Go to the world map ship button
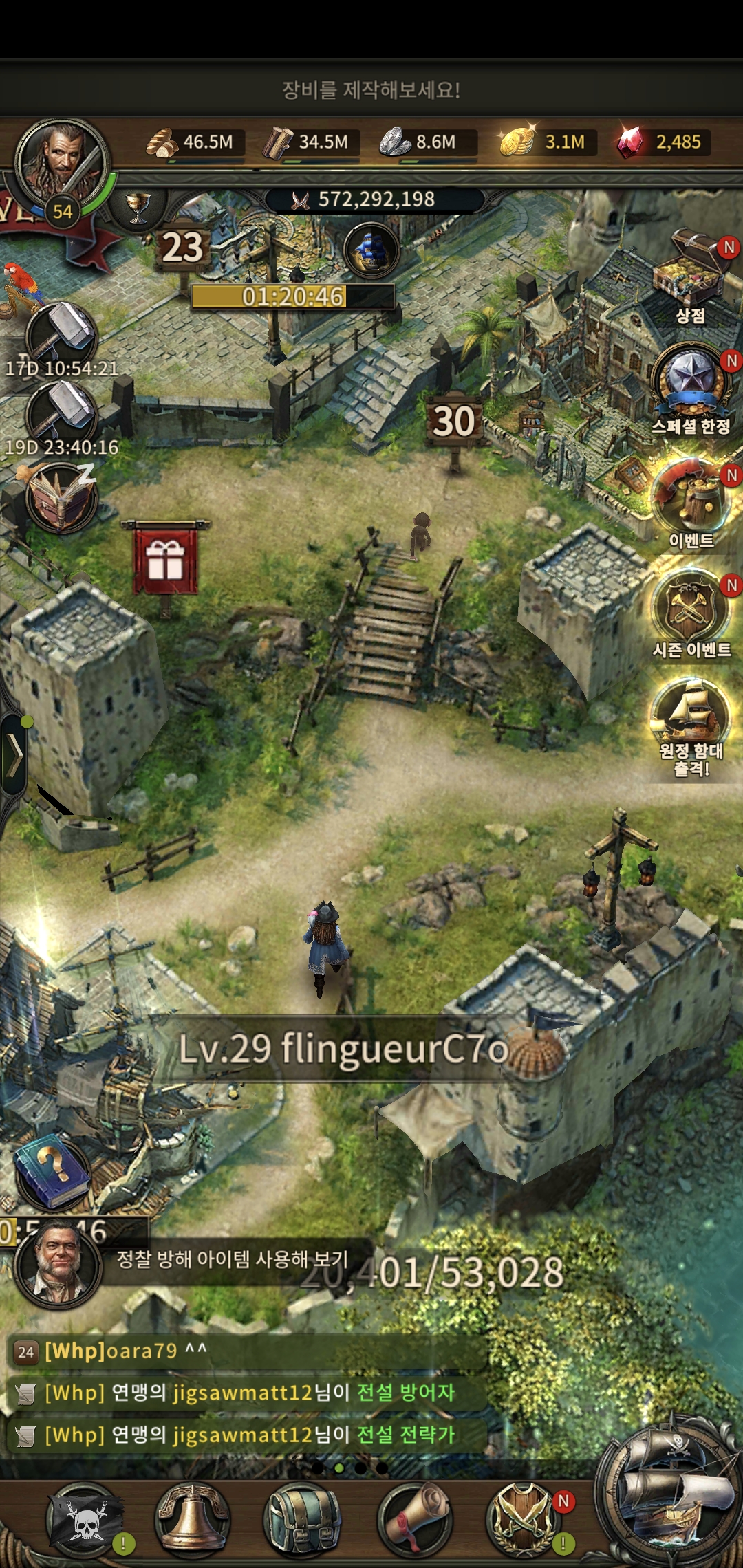Image resolution: width=743 pixels, height=1568 pixels. pyautogui.click(x=671, y=1492)
